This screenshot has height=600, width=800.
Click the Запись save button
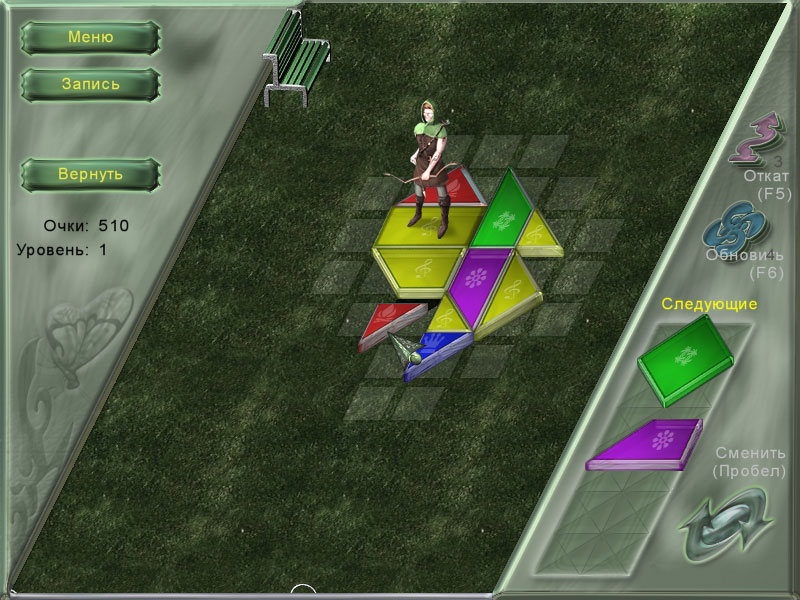click(90, 84)
